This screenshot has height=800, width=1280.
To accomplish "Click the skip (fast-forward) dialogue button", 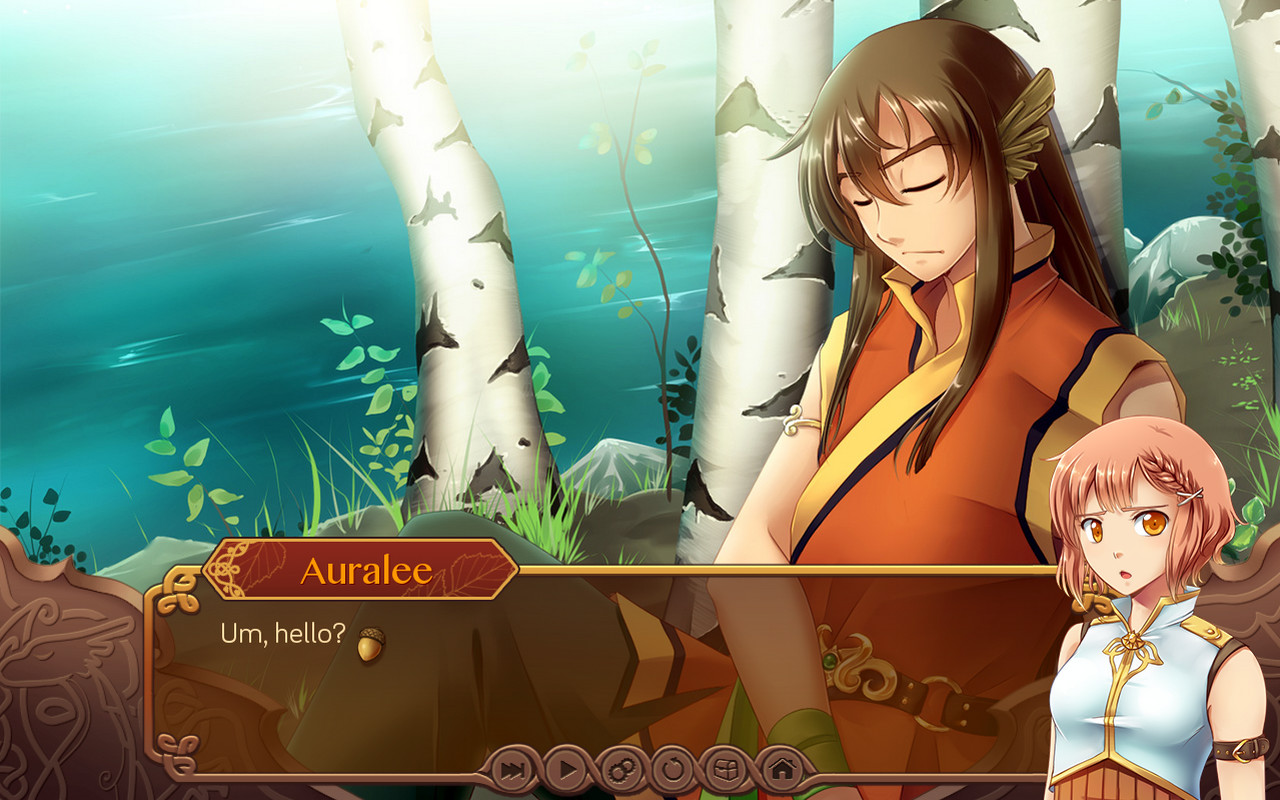I will [x=512, y=771].
